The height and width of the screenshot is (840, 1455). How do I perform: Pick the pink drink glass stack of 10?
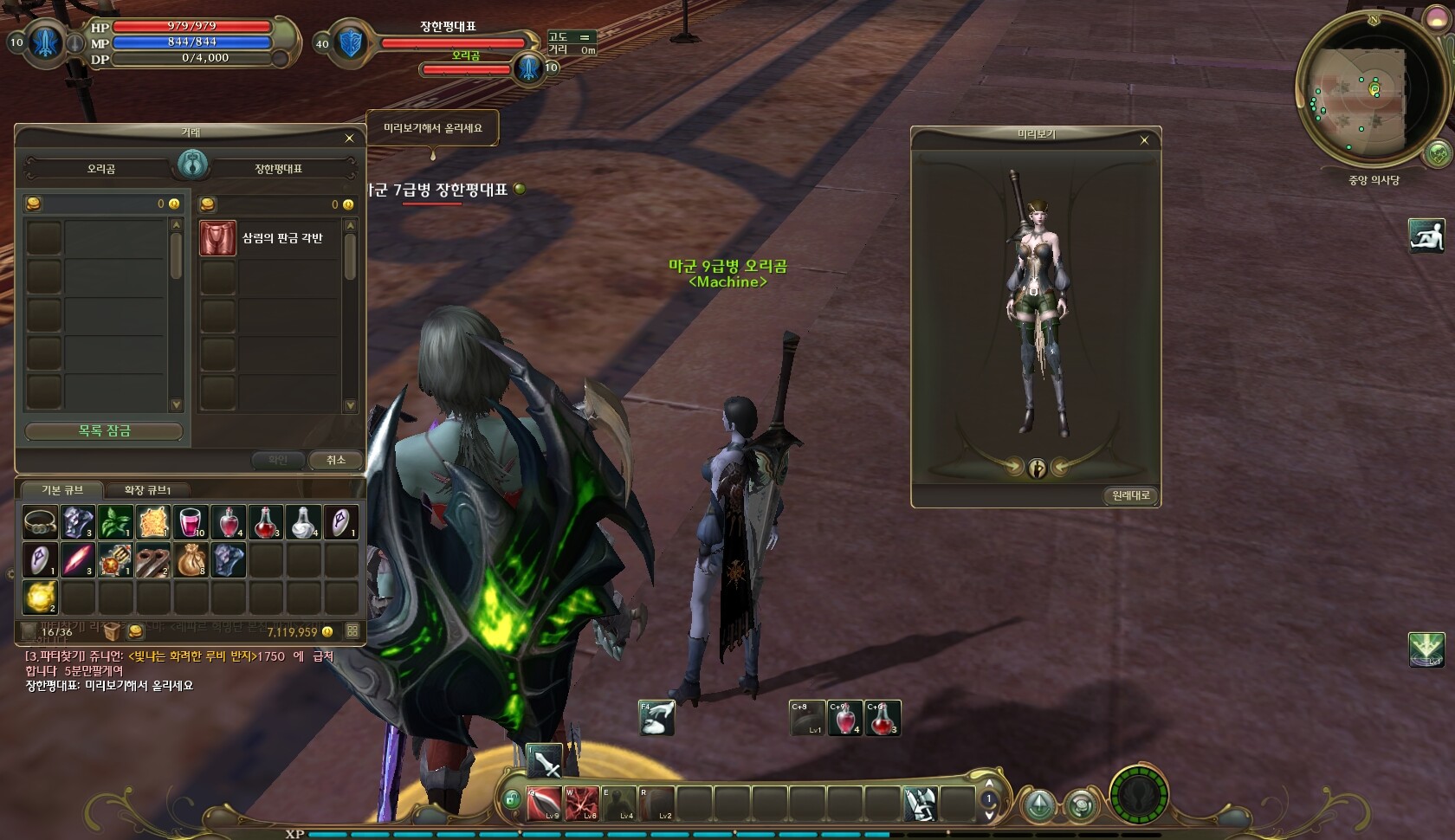pos(191,522)
